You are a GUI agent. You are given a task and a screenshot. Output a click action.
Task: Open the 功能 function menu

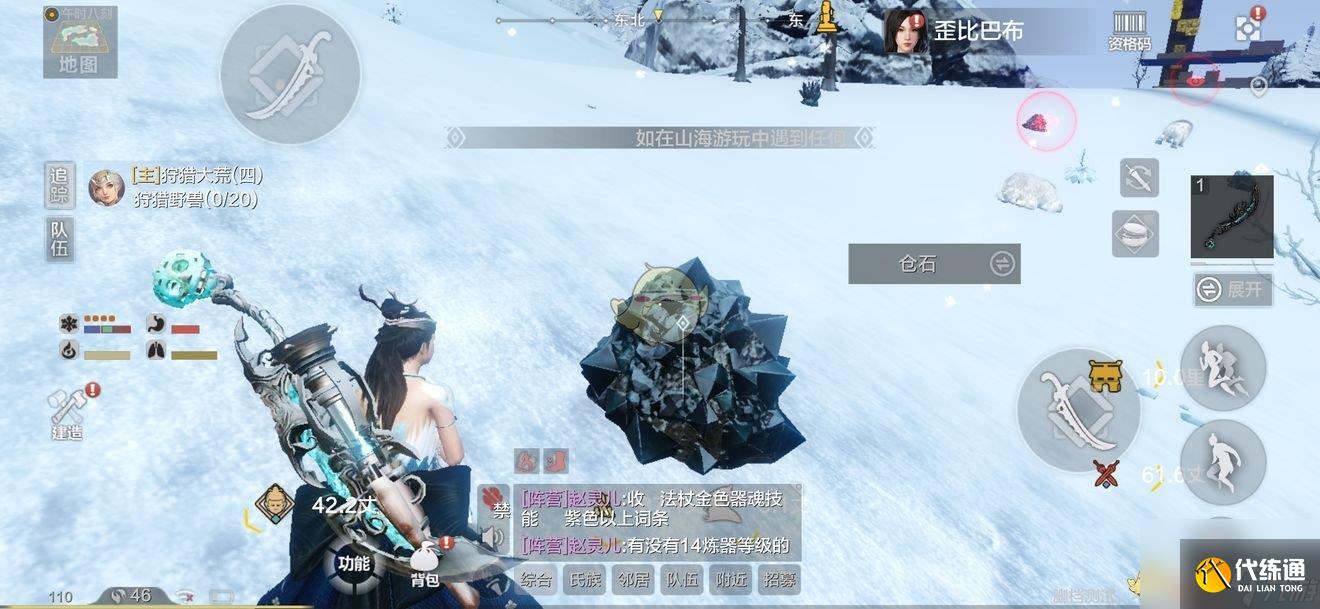[353, 563]
